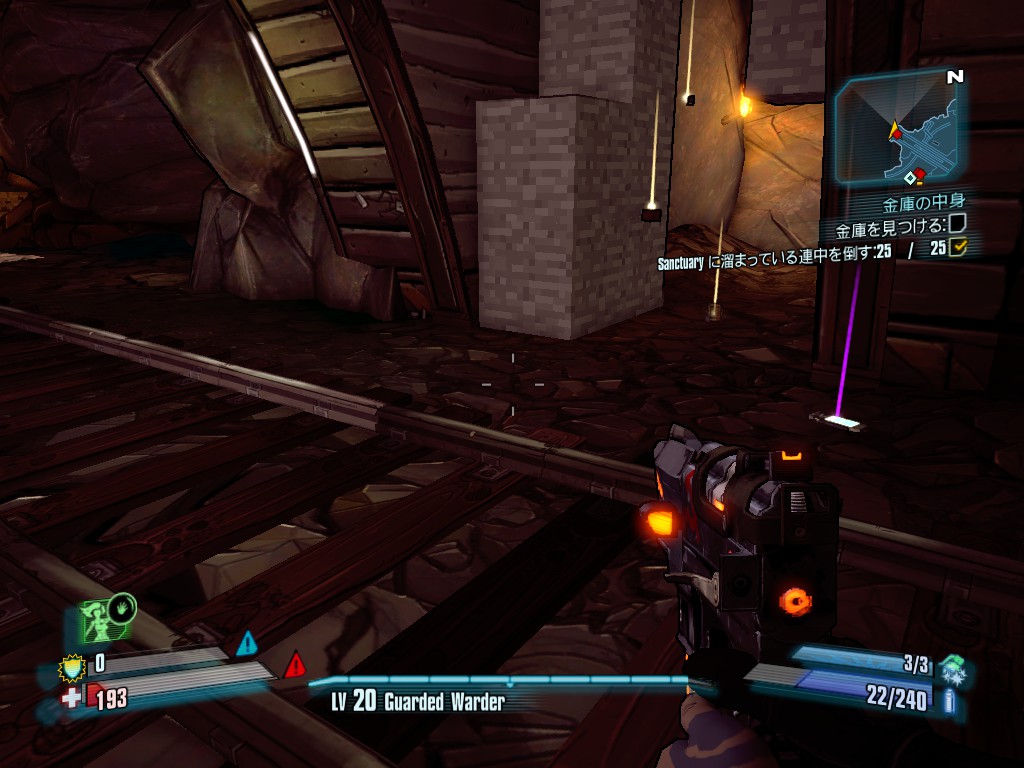Click the white health cross icon
The width and height of the screenshot is (1024, 768).
pos(72,697)
